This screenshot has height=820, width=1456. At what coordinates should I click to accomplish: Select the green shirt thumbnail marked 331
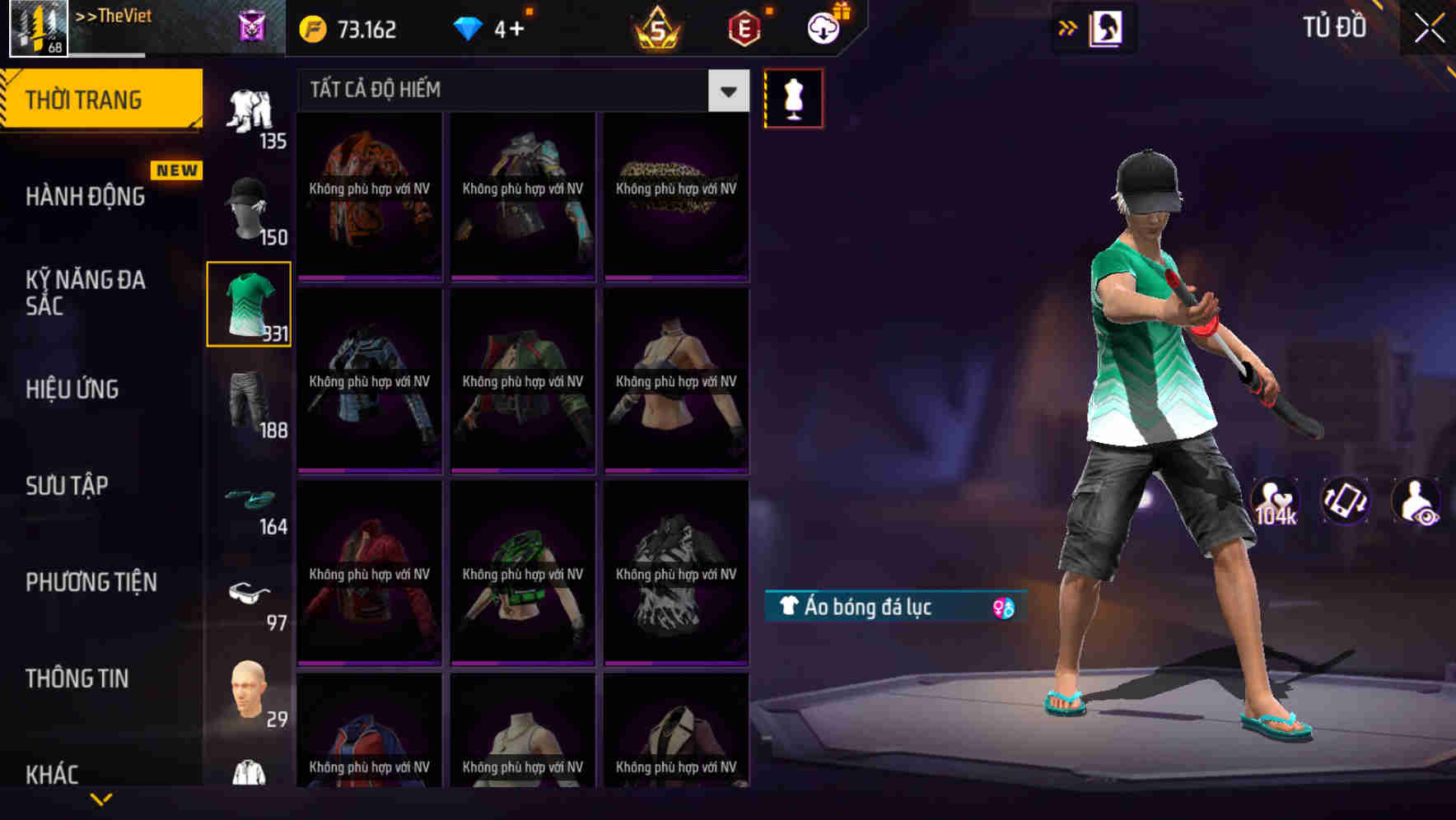249,302
